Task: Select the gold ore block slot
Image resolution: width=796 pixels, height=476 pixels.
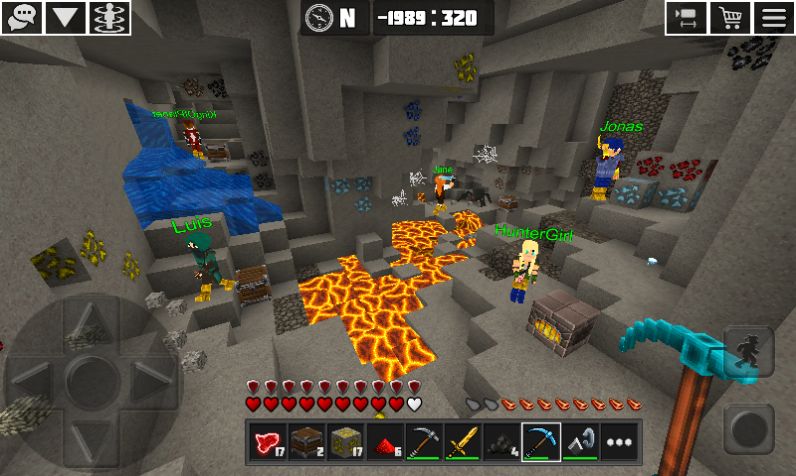Action: click(344, 440)
